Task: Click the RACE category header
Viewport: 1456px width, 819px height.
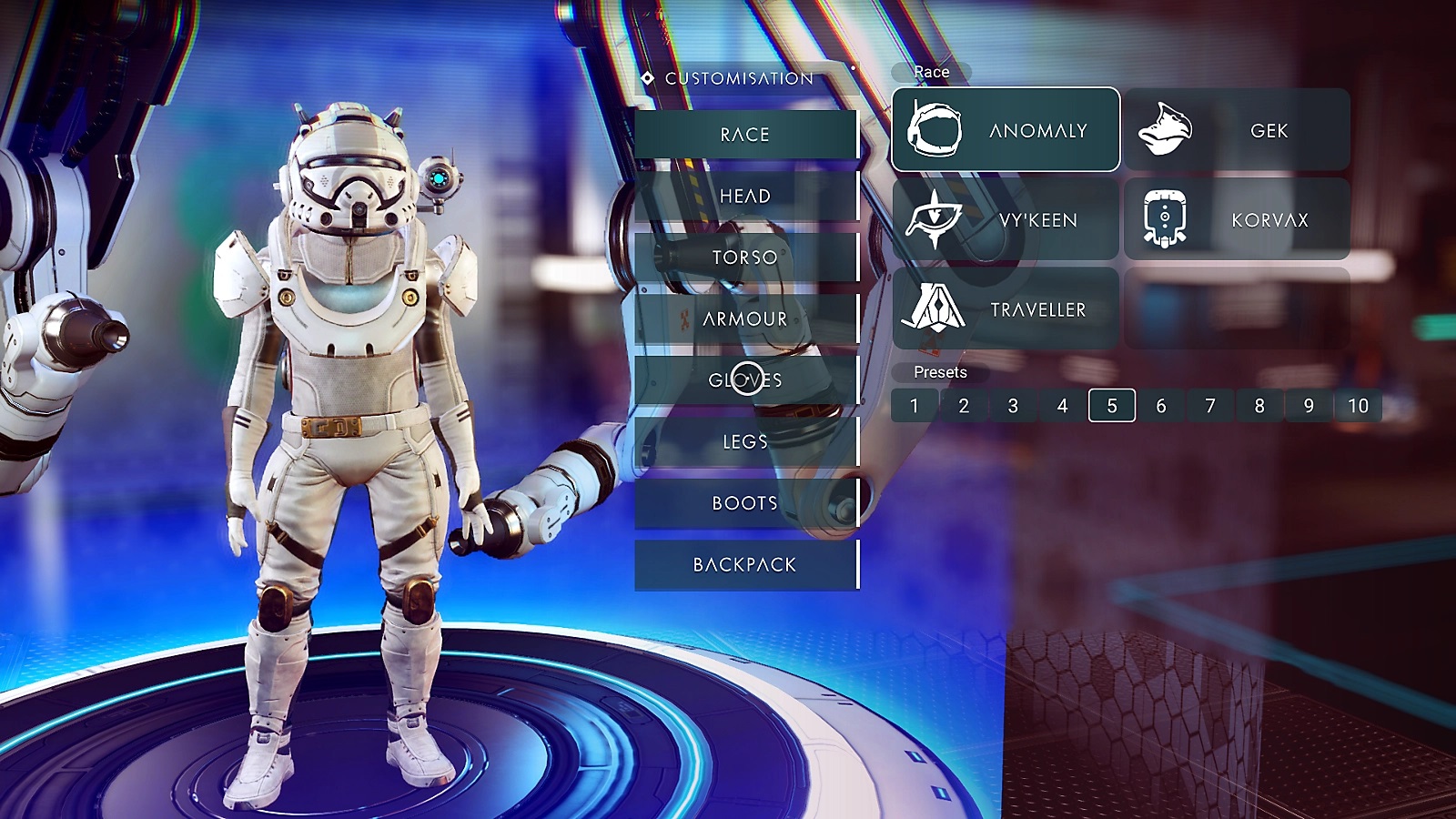Action: [744, 133]
